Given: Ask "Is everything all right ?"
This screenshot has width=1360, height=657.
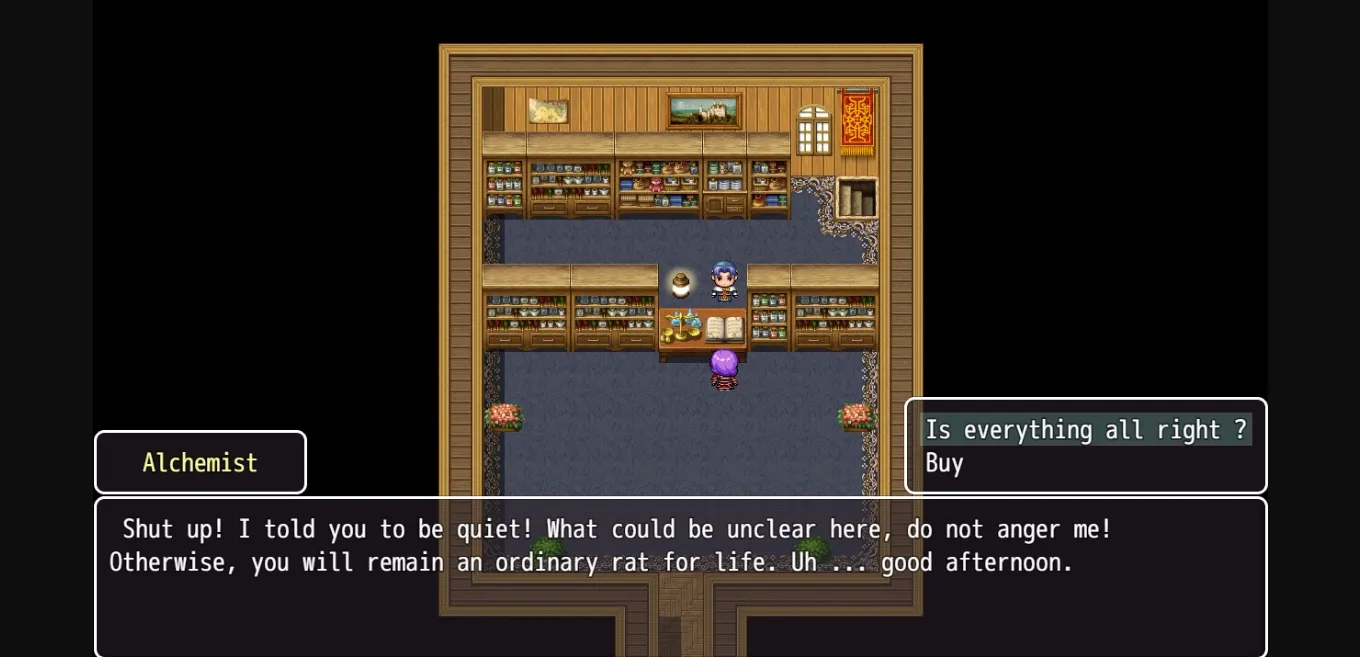Looking at the screenshot, I should pyautogui.click(x=1085, y=430).
